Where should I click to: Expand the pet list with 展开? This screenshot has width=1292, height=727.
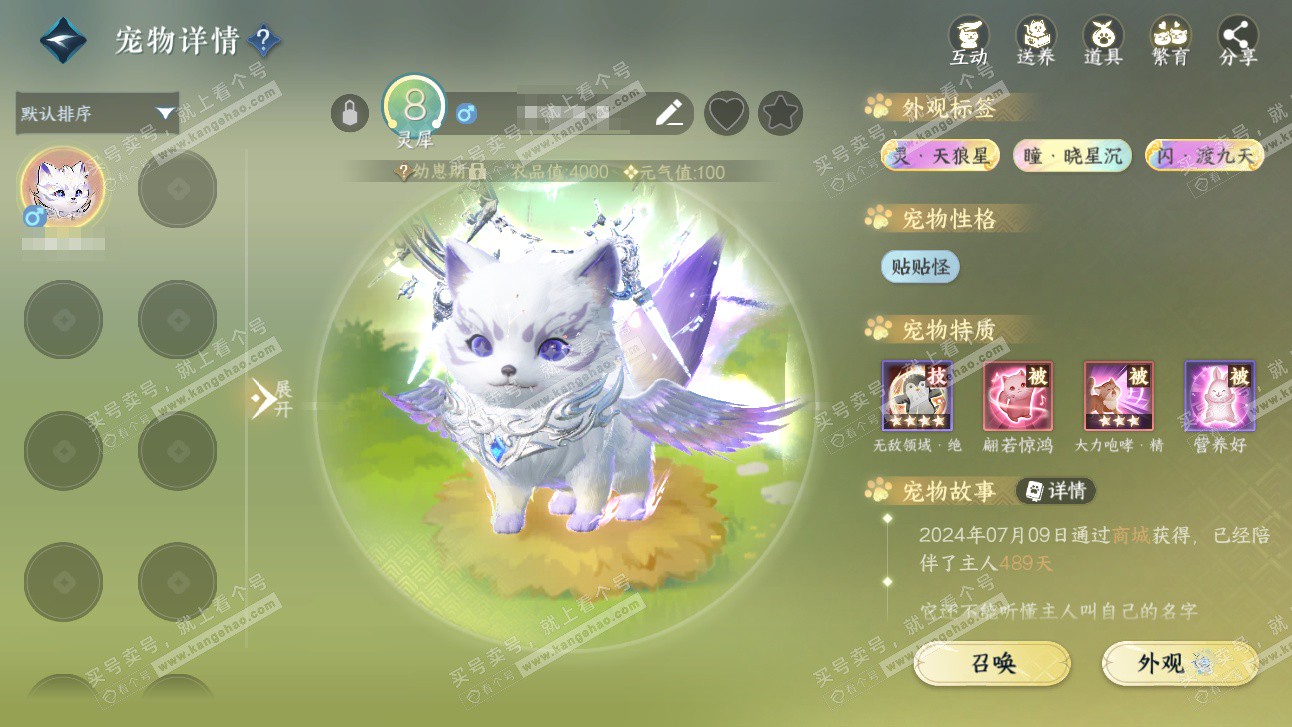point(270,398)
